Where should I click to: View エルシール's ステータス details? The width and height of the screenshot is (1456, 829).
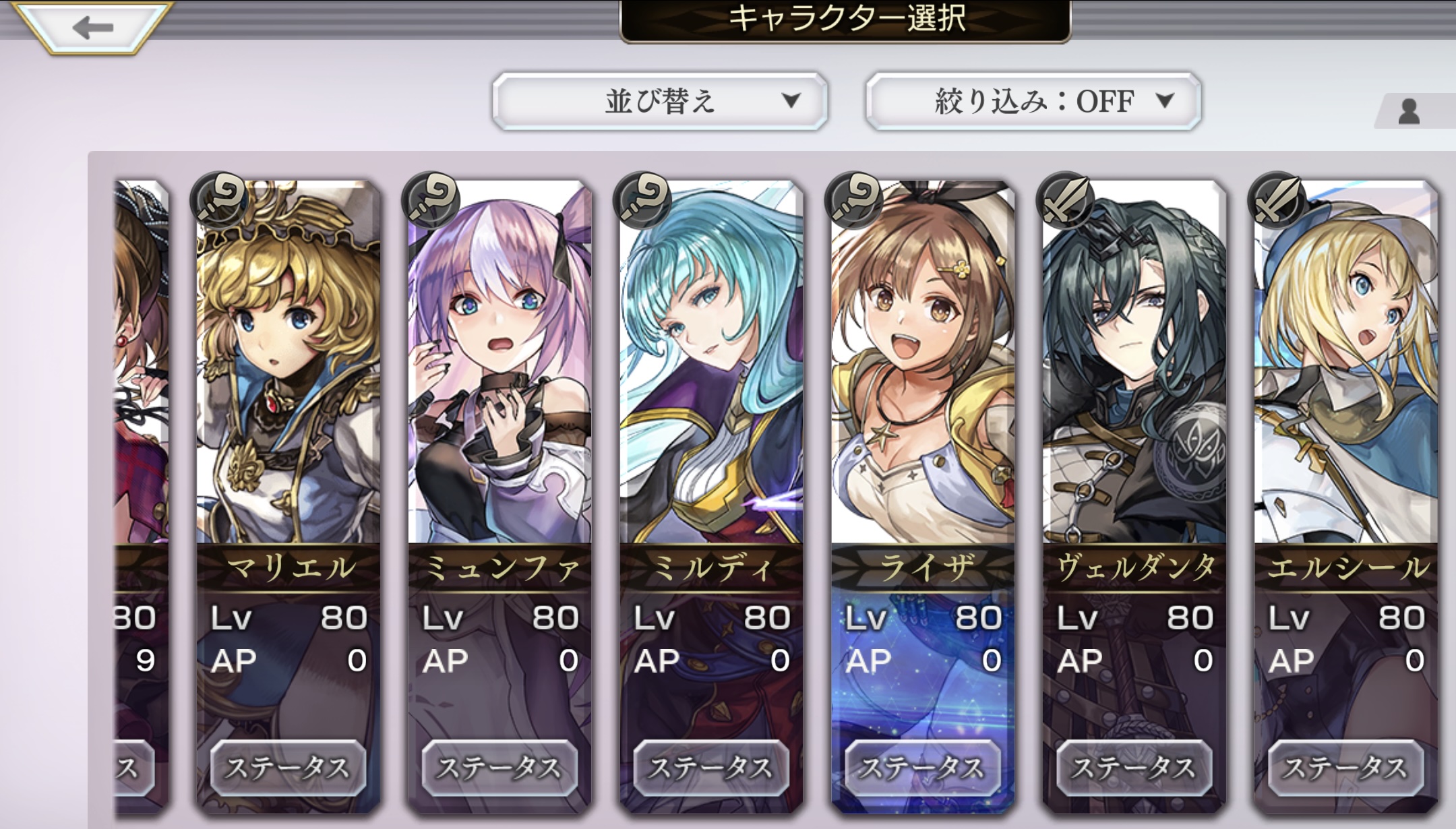[1345, 767]
